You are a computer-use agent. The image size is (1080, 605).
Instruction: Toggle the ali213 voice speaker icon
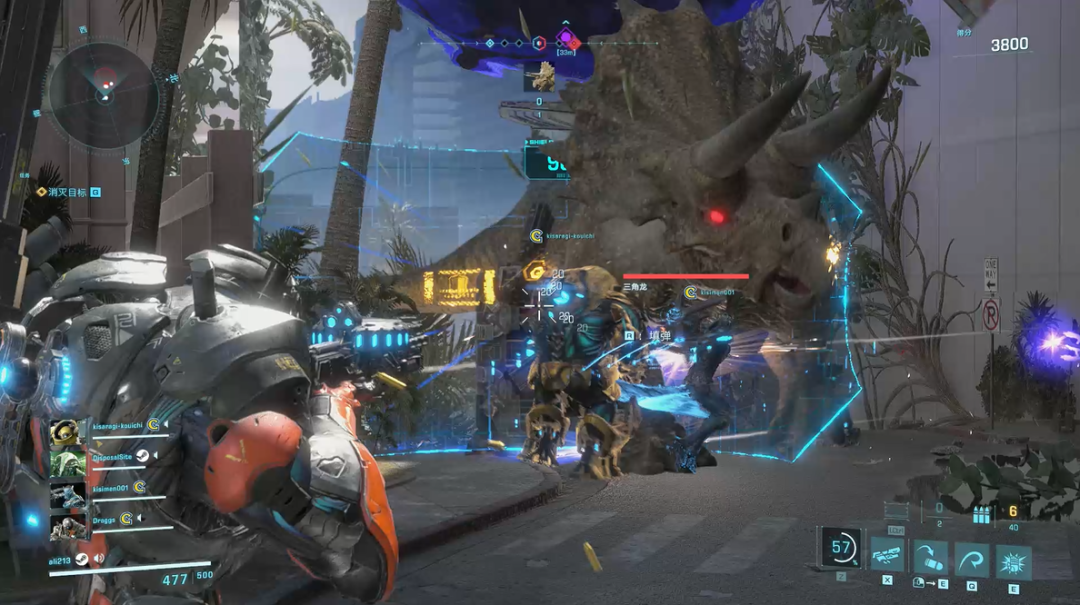click(99, 559)
